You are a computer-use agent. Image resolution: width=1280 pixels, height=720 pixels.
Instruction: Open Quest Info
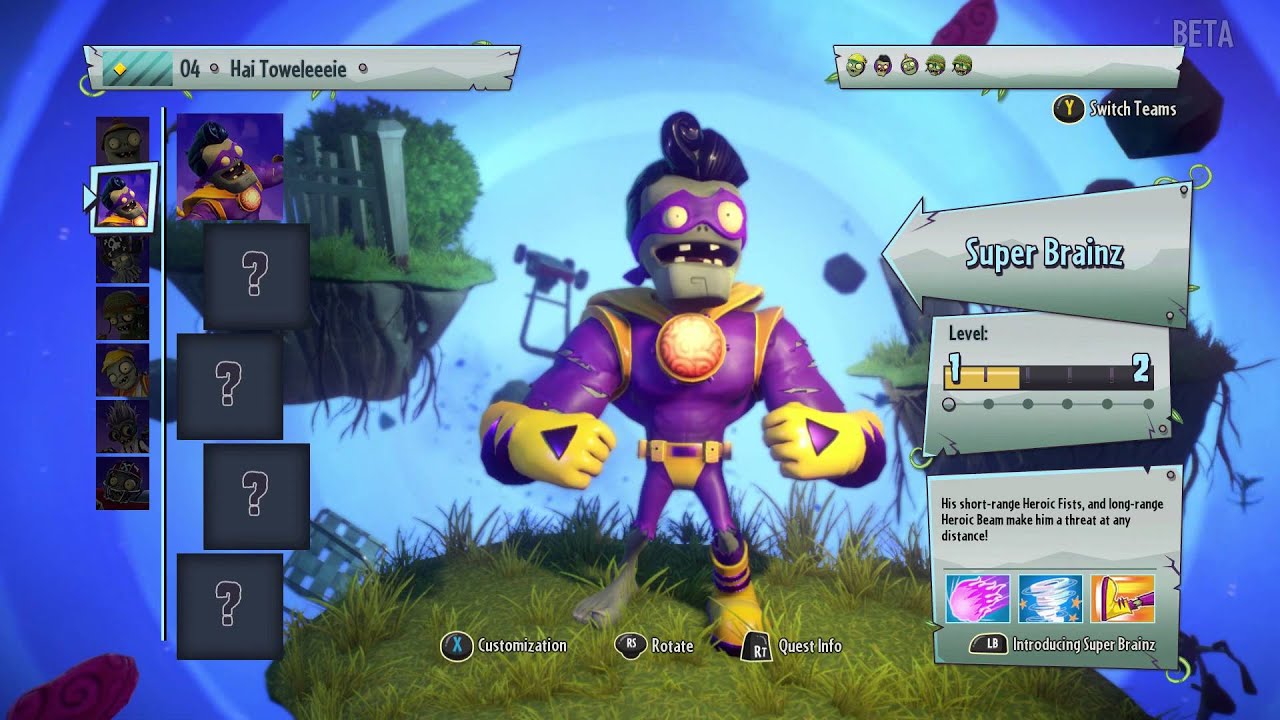pos(795,647)
